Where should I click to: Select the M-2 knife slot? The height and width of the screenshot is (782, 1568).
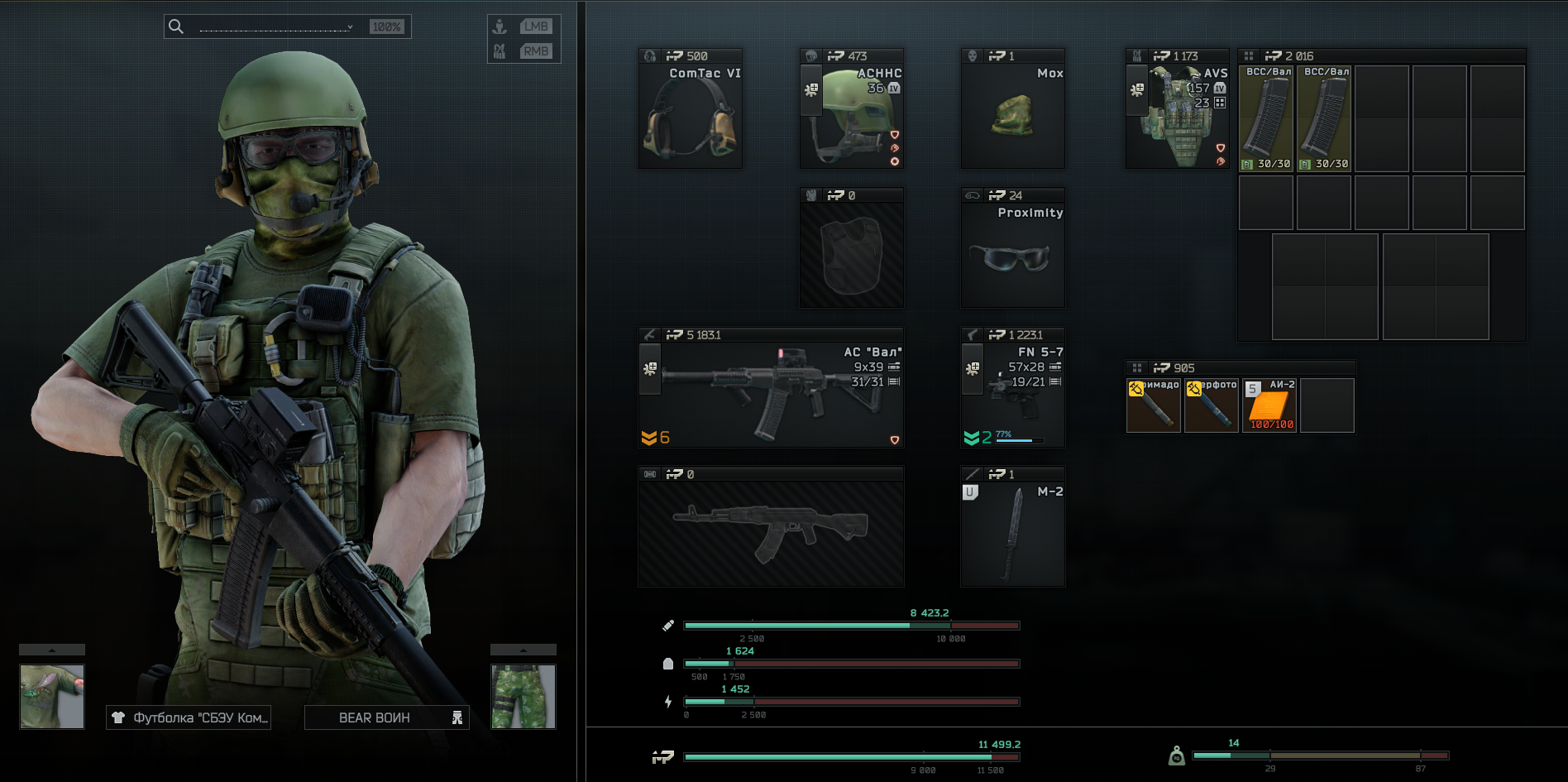pos(1012,534)
